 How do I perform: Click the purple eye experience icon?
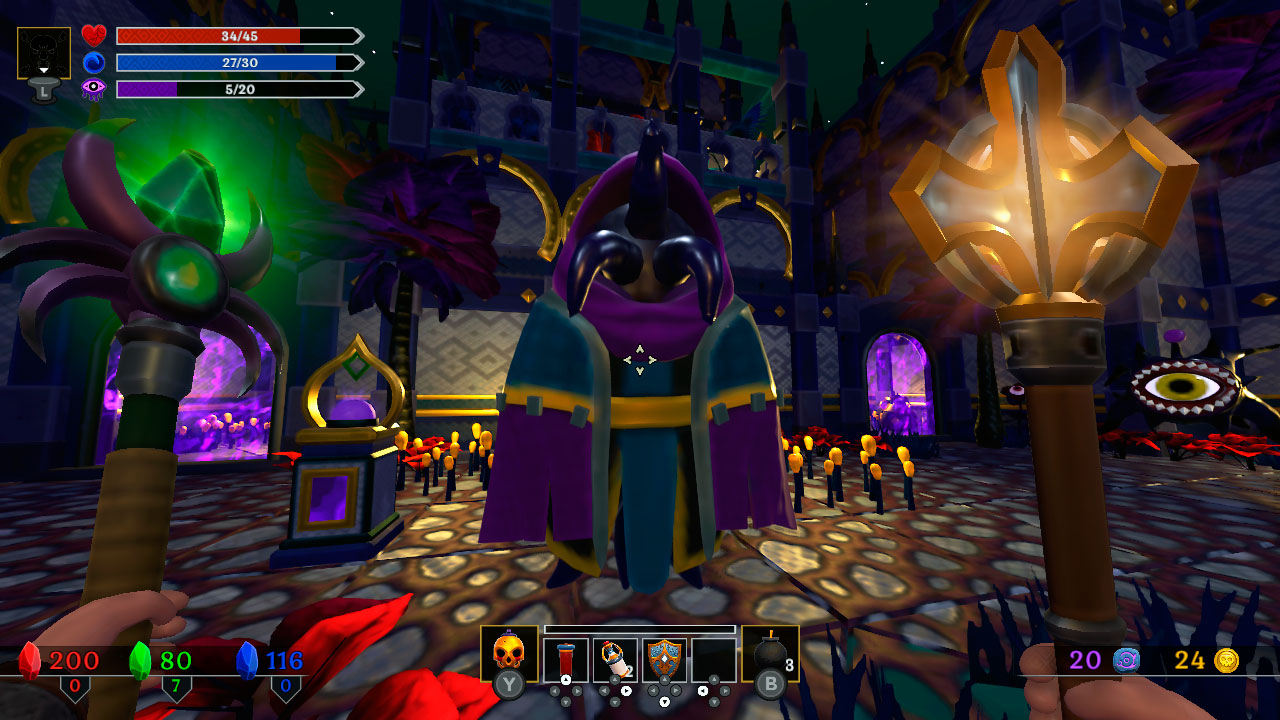pos(93,88)
